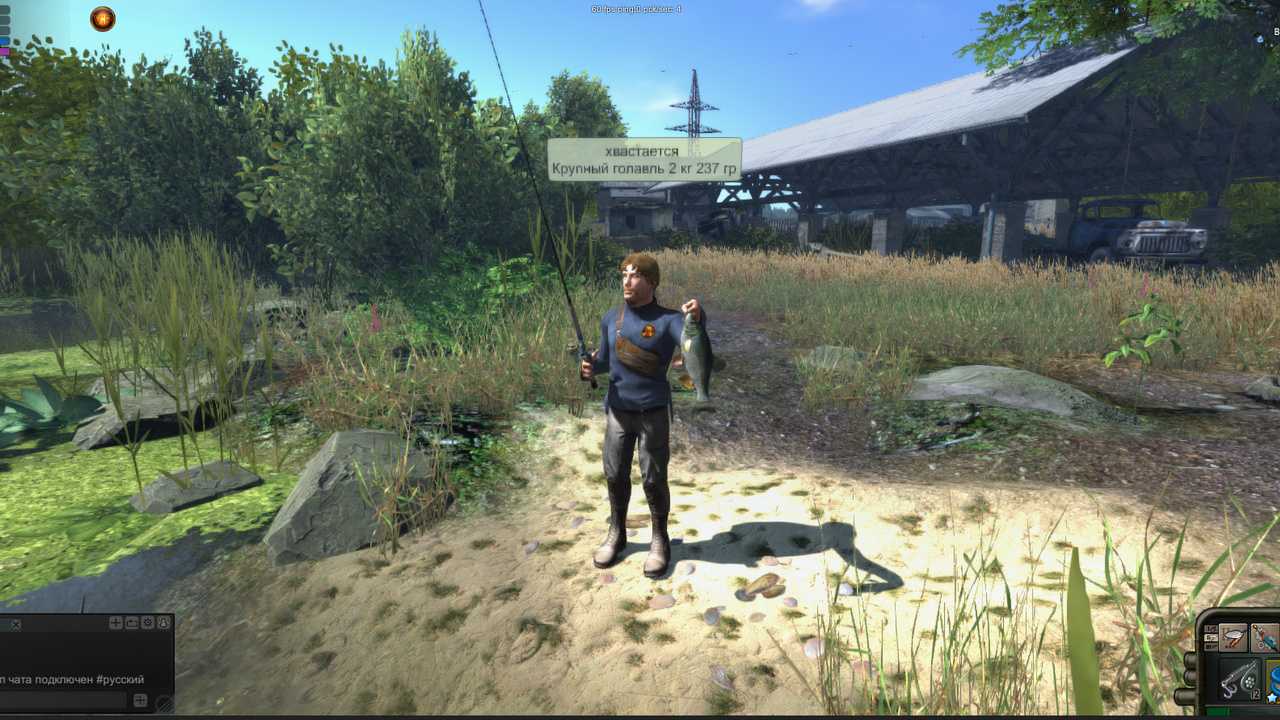Image resolution: width=1280 pixels, height=720 pixels.
Task: Open the grid button beside chat input
Action: coord(141,701)
